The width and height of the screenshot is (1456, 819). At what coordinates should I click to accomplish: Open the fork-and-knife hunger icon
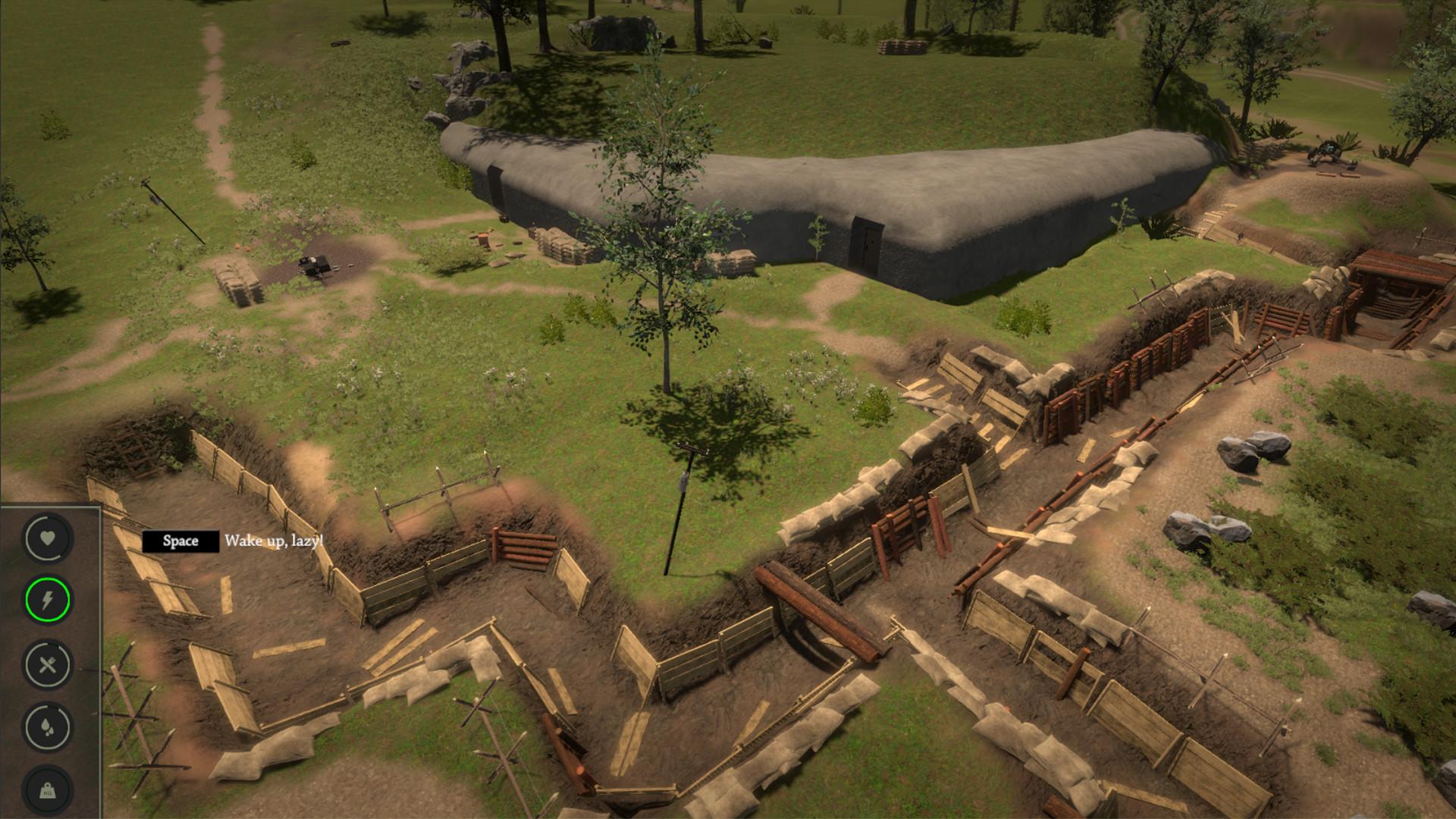coord(47,665)
